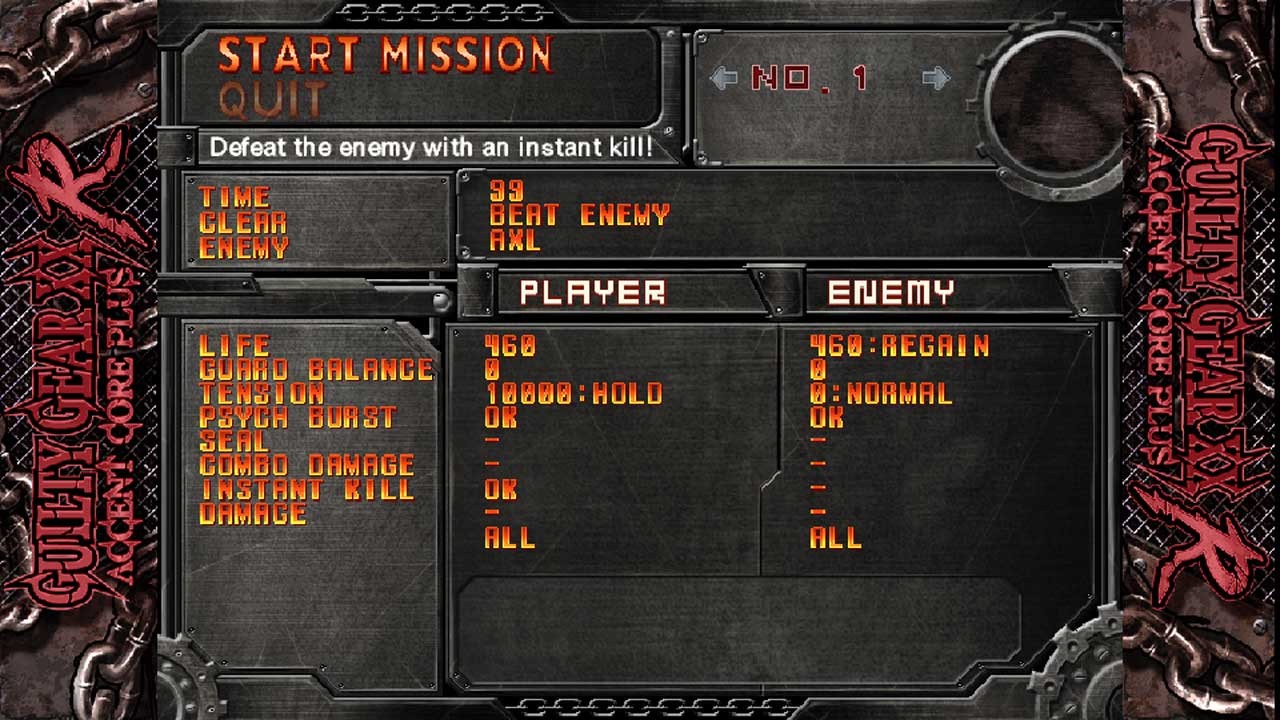Select Start Mission

[x=385, y=56]
